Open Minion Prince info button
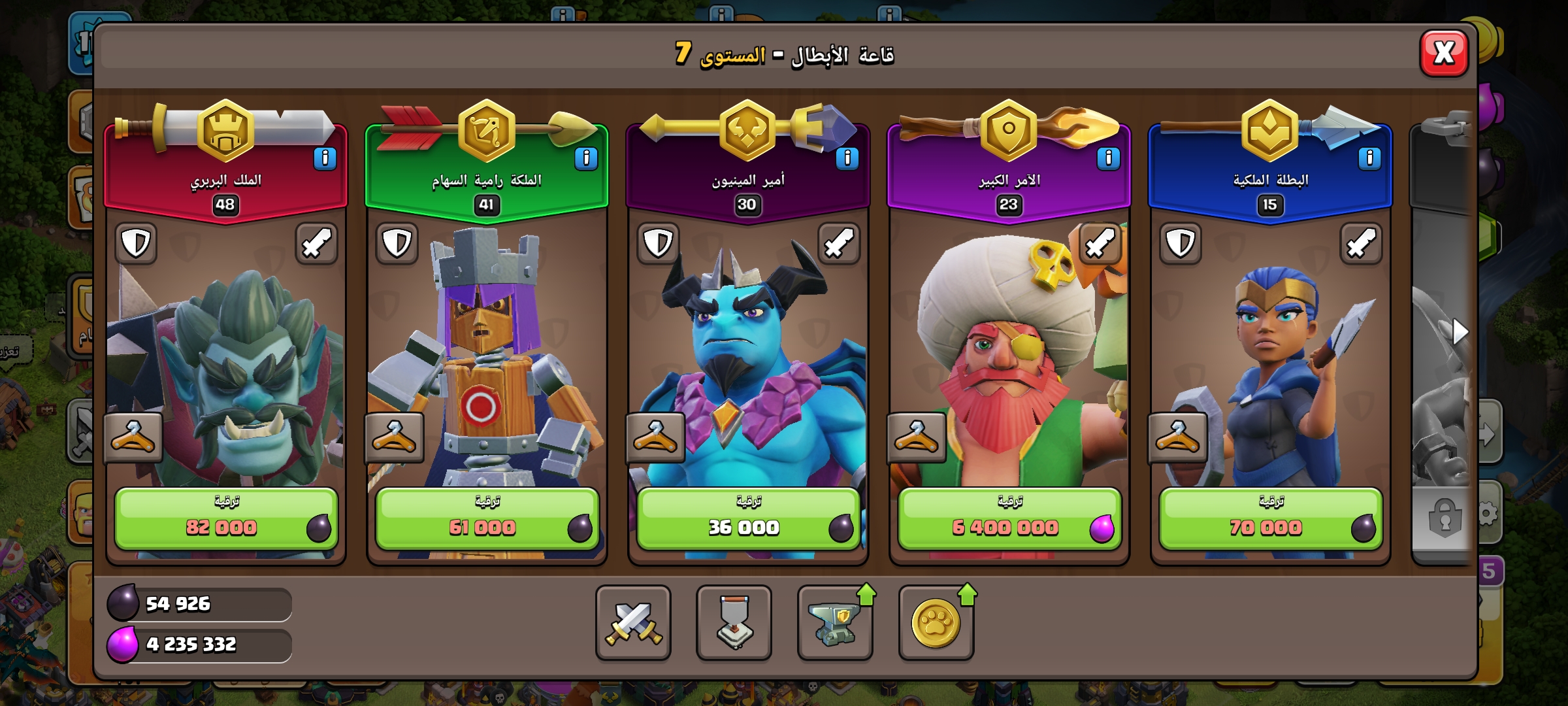This screenshot has width=1568, height=706. pyautogui.click(x=847, y=158)
